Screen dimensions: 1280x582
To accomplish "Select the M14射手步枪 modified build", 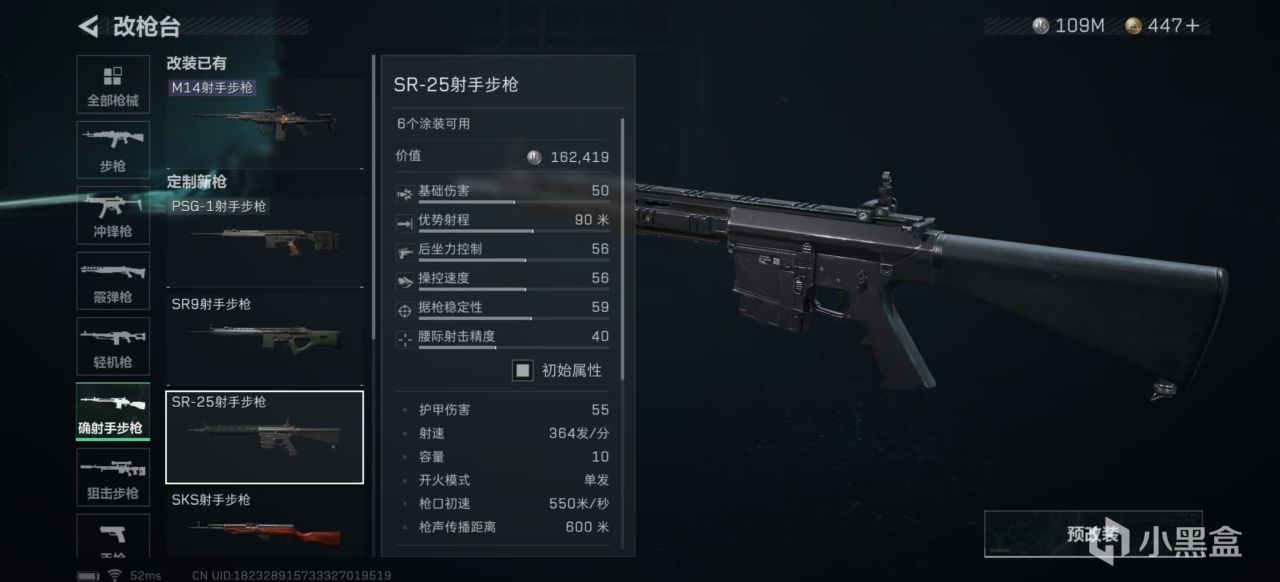I will click(x=264, y=112).
